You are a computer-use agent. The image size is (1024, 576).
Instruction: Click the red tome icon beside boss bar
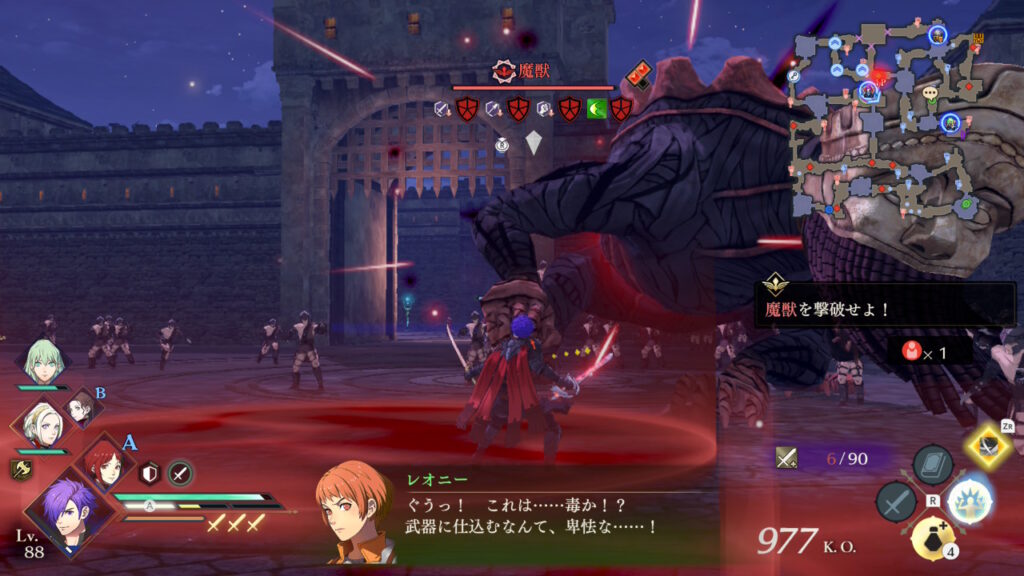point(639,73)
